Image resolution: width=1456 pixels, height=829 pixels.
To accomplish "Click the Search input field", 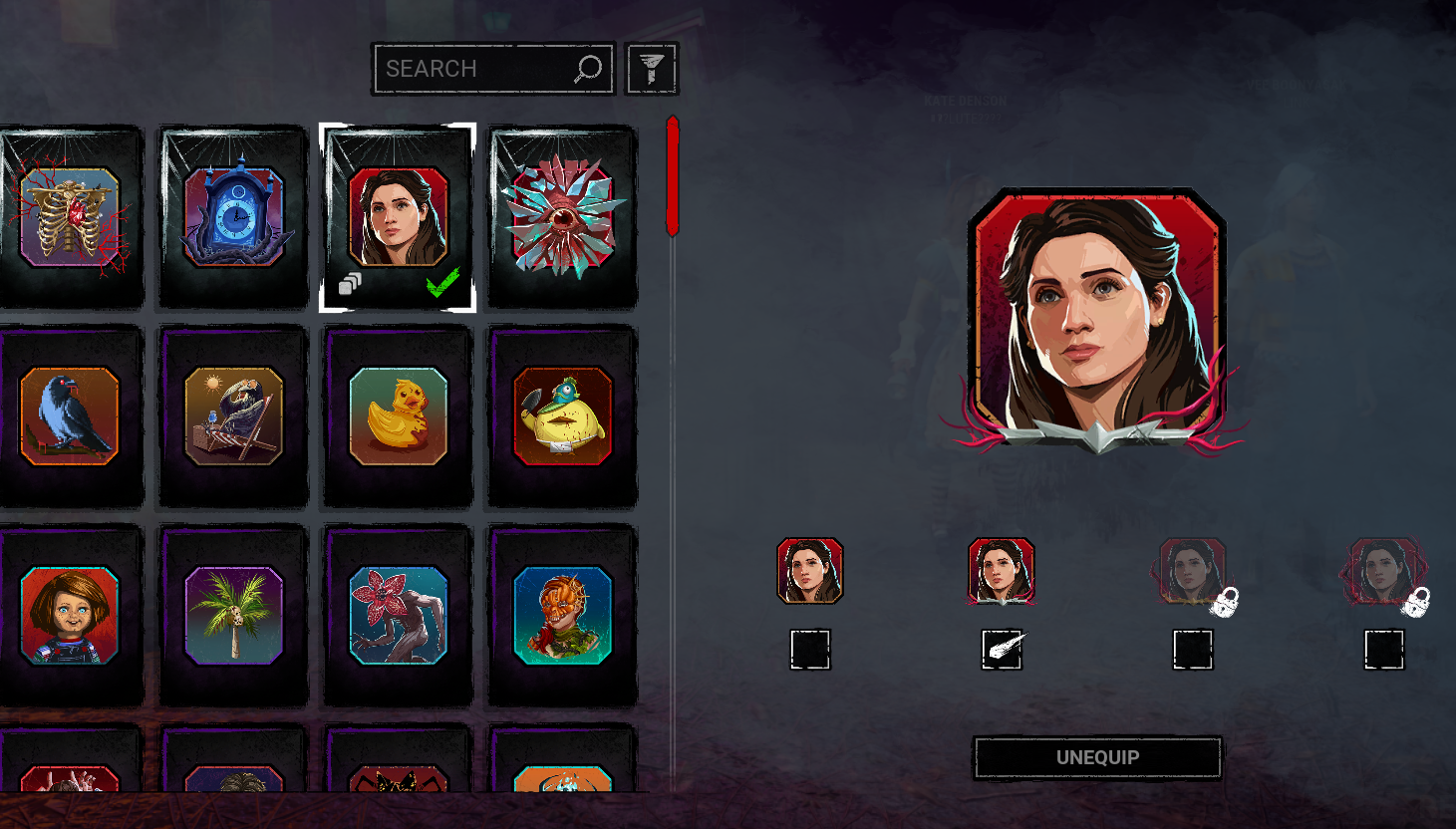I will pos(473,69).
